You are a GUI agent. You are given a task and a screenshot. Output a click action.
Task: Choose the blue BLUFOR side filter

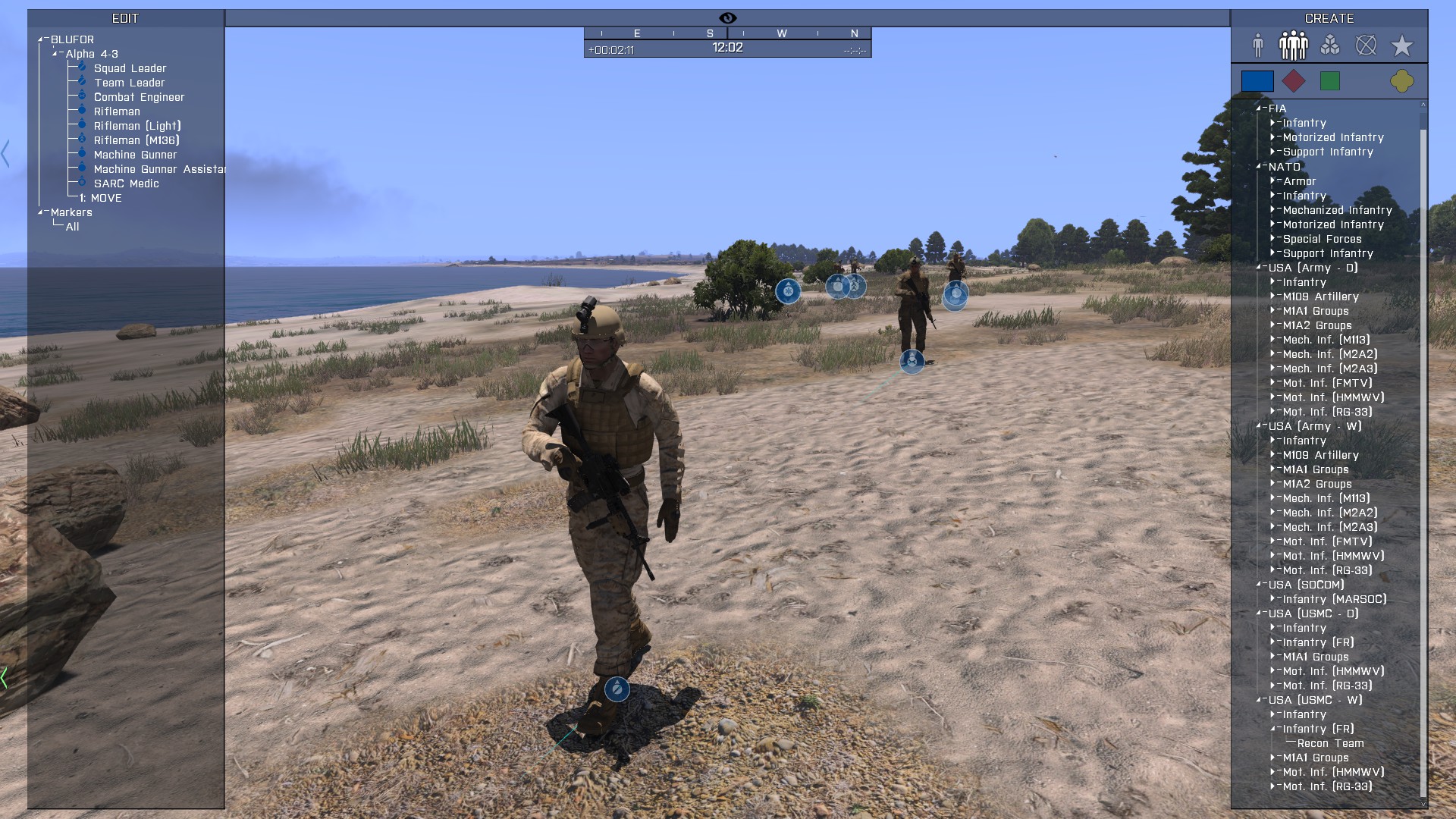[x=1257, y=81]
